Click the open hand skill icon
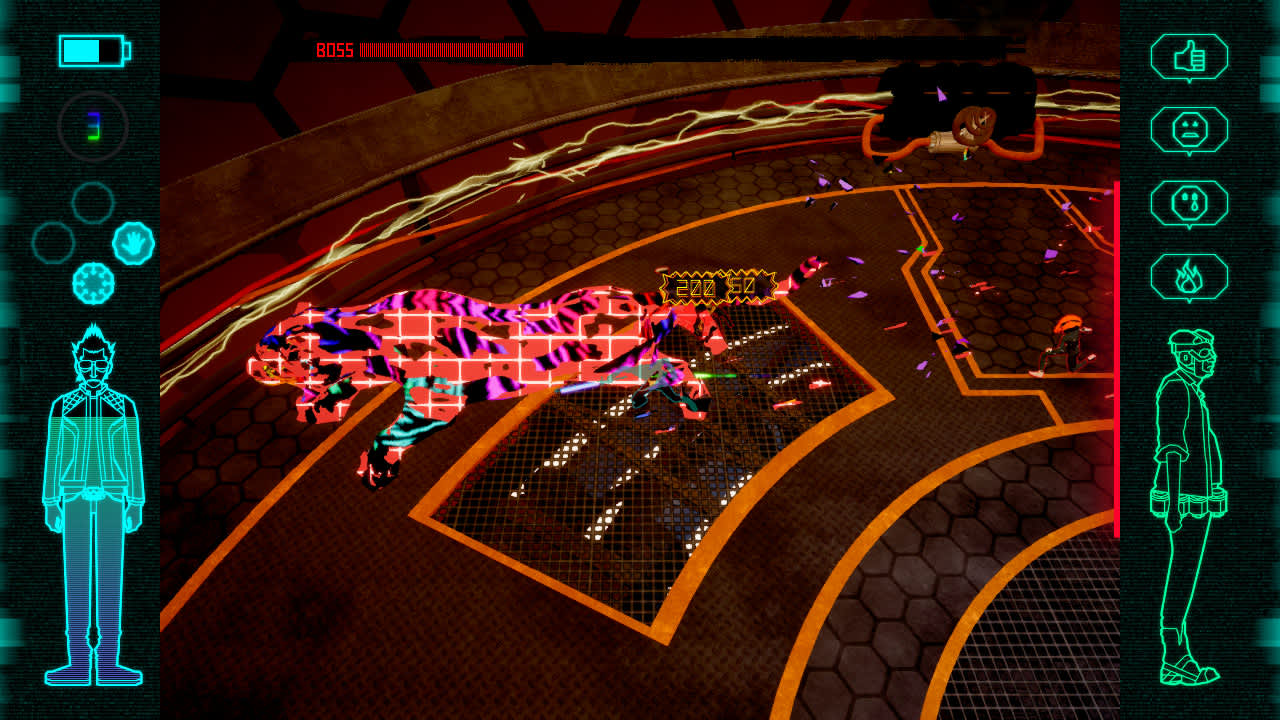Viewport: 1280px width, 720px height. [x=133, y=242]
